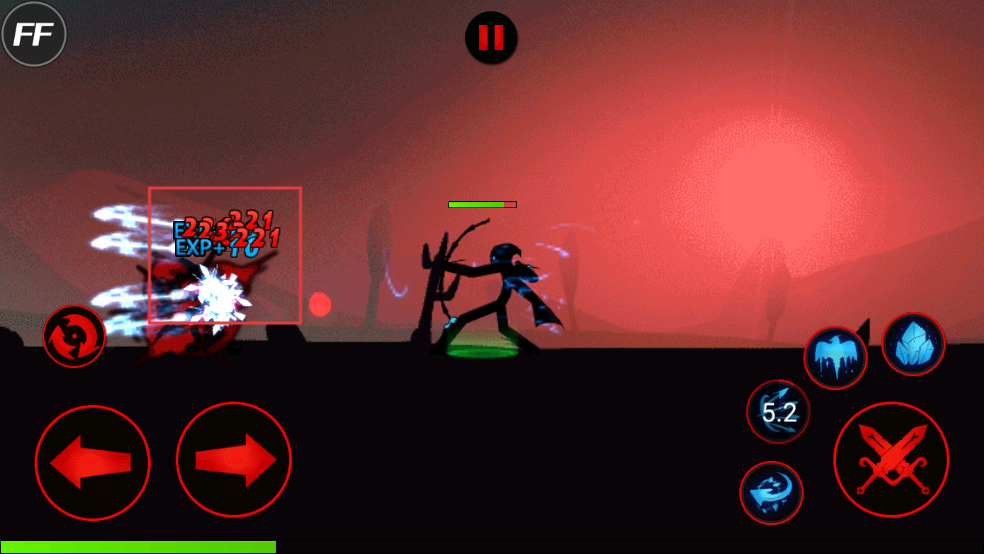984x554 pixels.
Task: Tap the FF fast-forward button
Action: pos(34,34)
